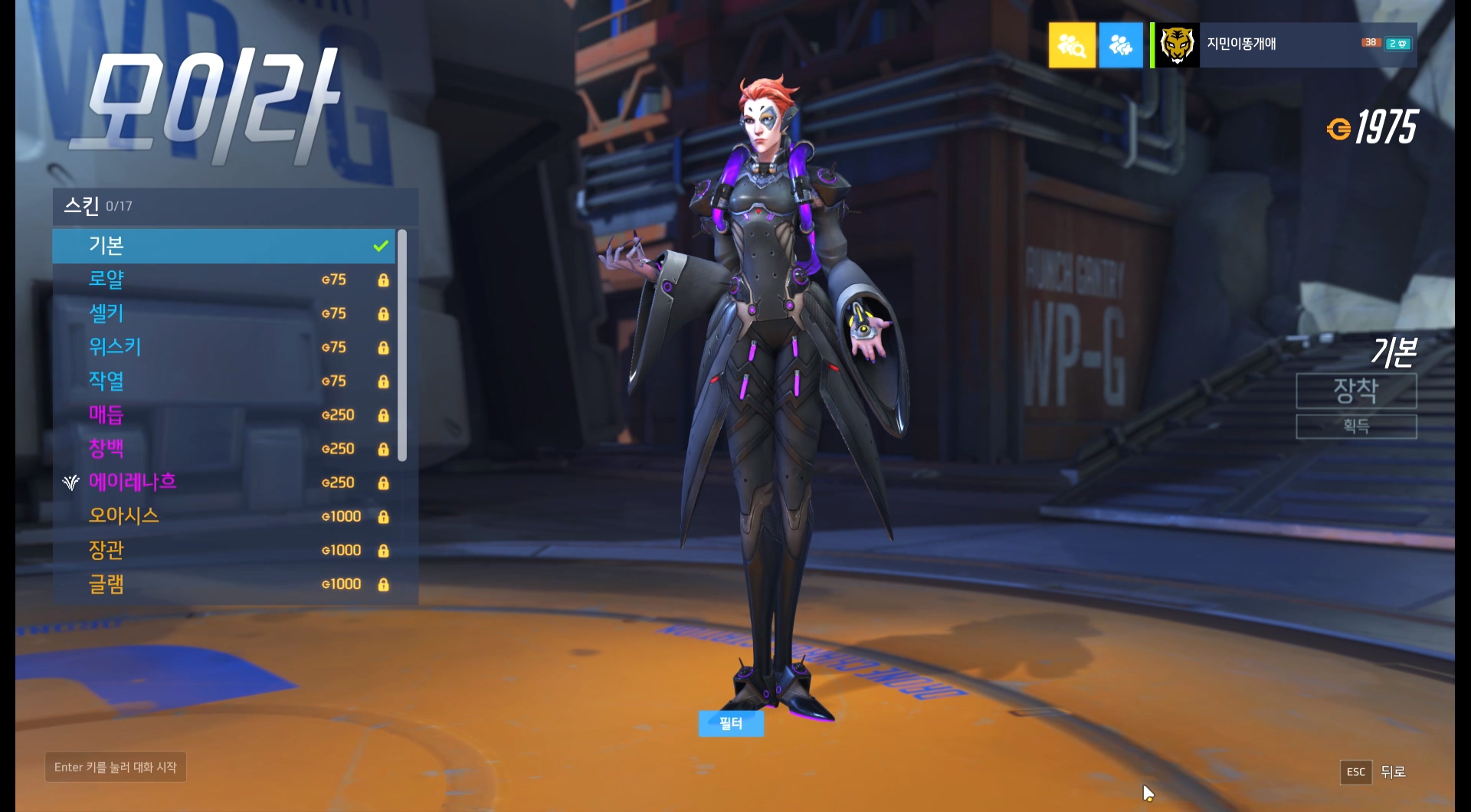Viewport: 1471px width, 812px height.
Task: Select the 기본 default skin row
Action: (x=222, y=246)
